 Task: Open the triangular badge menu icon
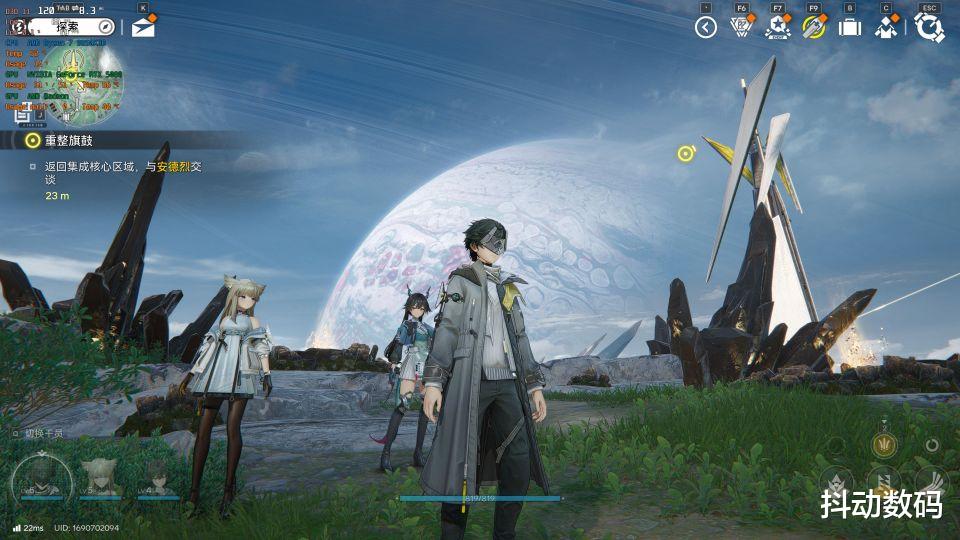coord(741,27)
